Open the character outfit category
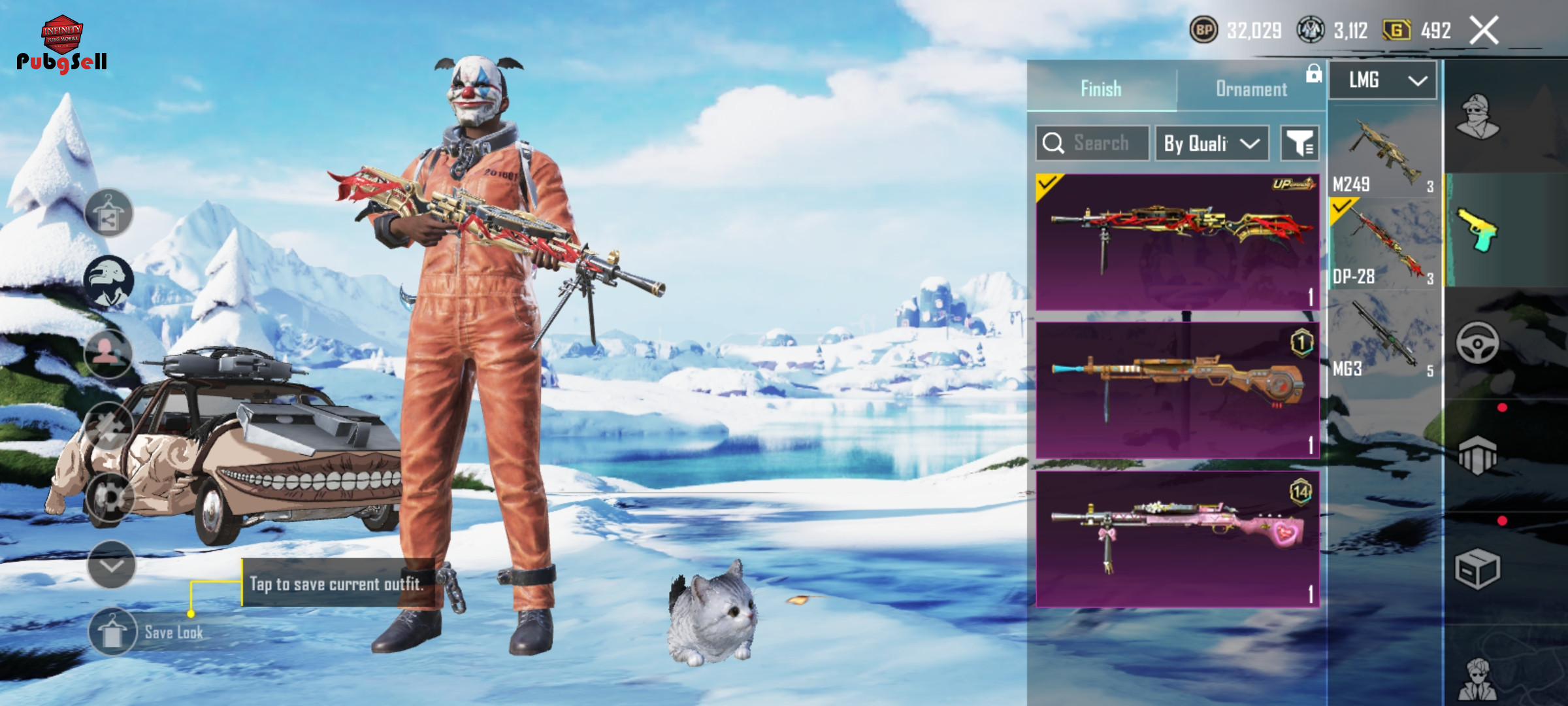The width and height of the screenshot is (1568, 706). coord(1478,118)
